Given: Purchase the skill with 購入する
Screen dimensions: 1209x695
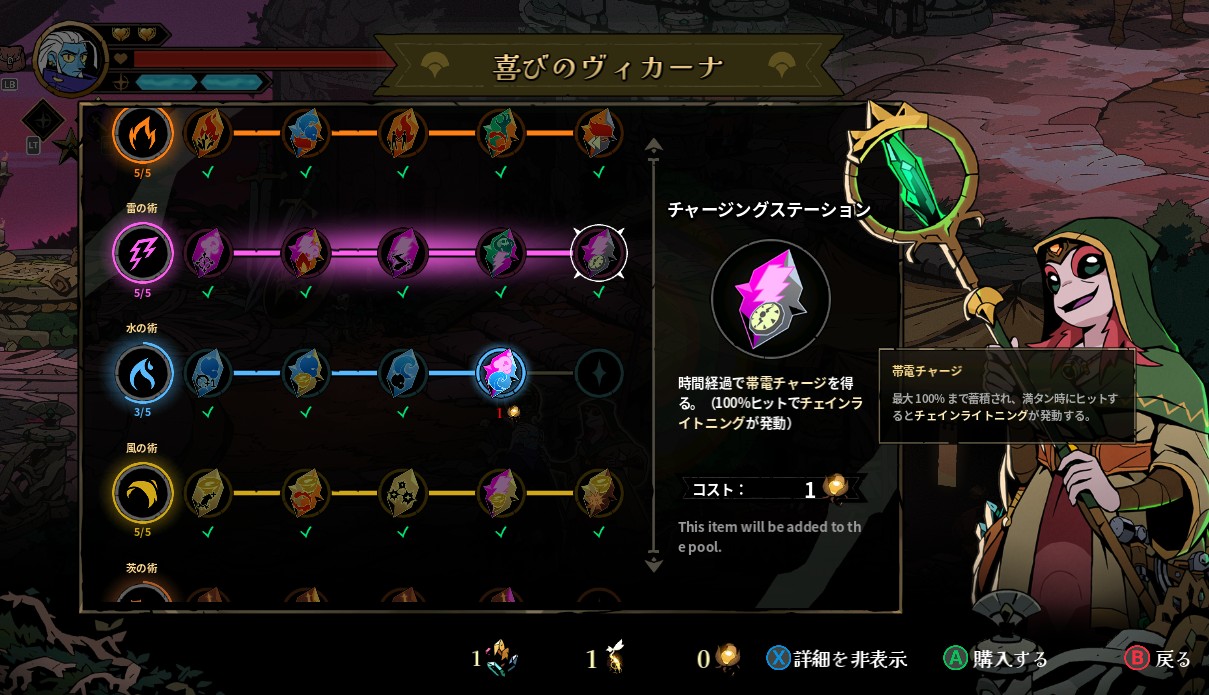Looking at the screenshot, I should click(996, 659).
